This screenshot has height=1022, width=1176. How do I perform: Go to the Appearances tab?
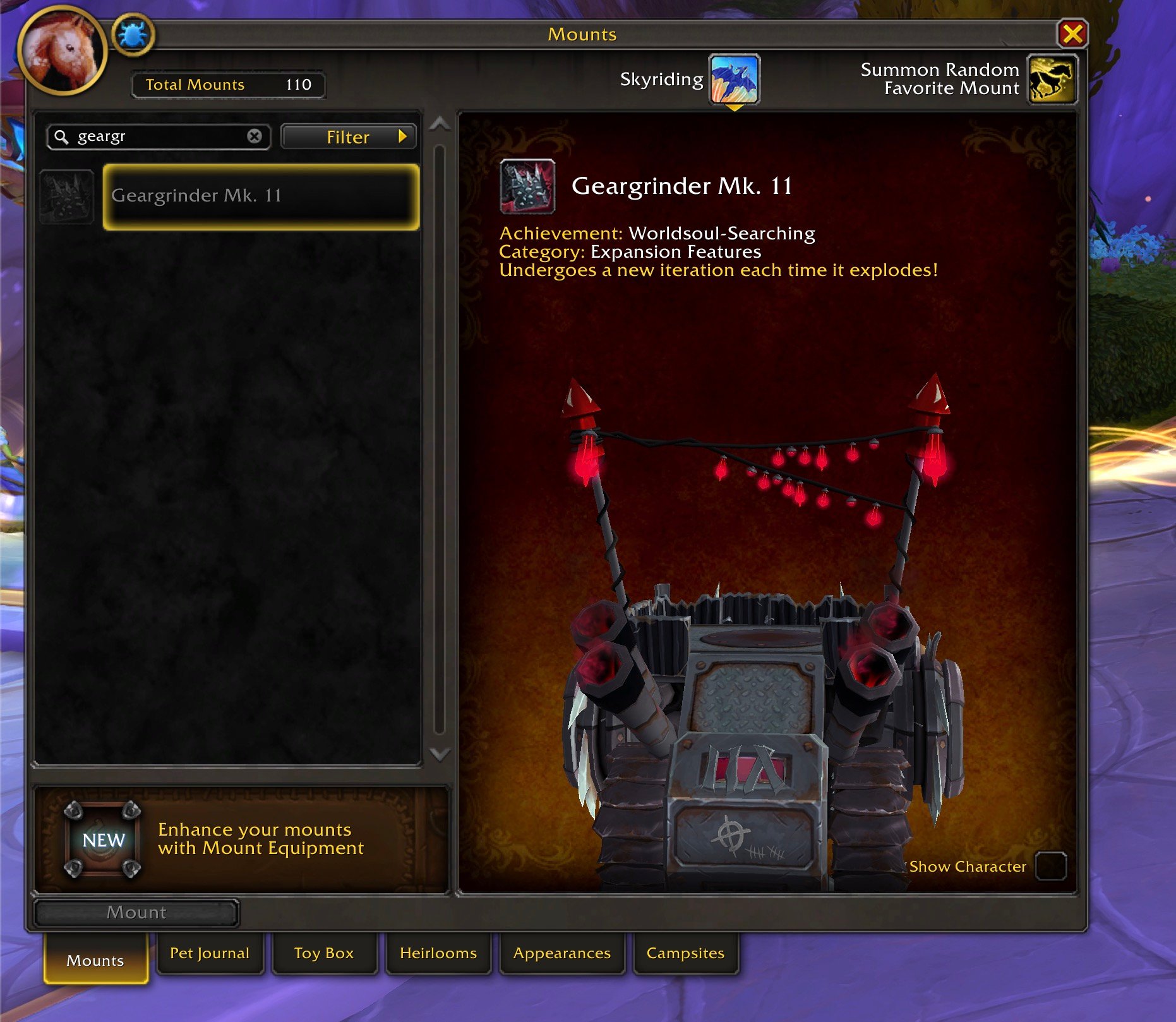point(562,953)
